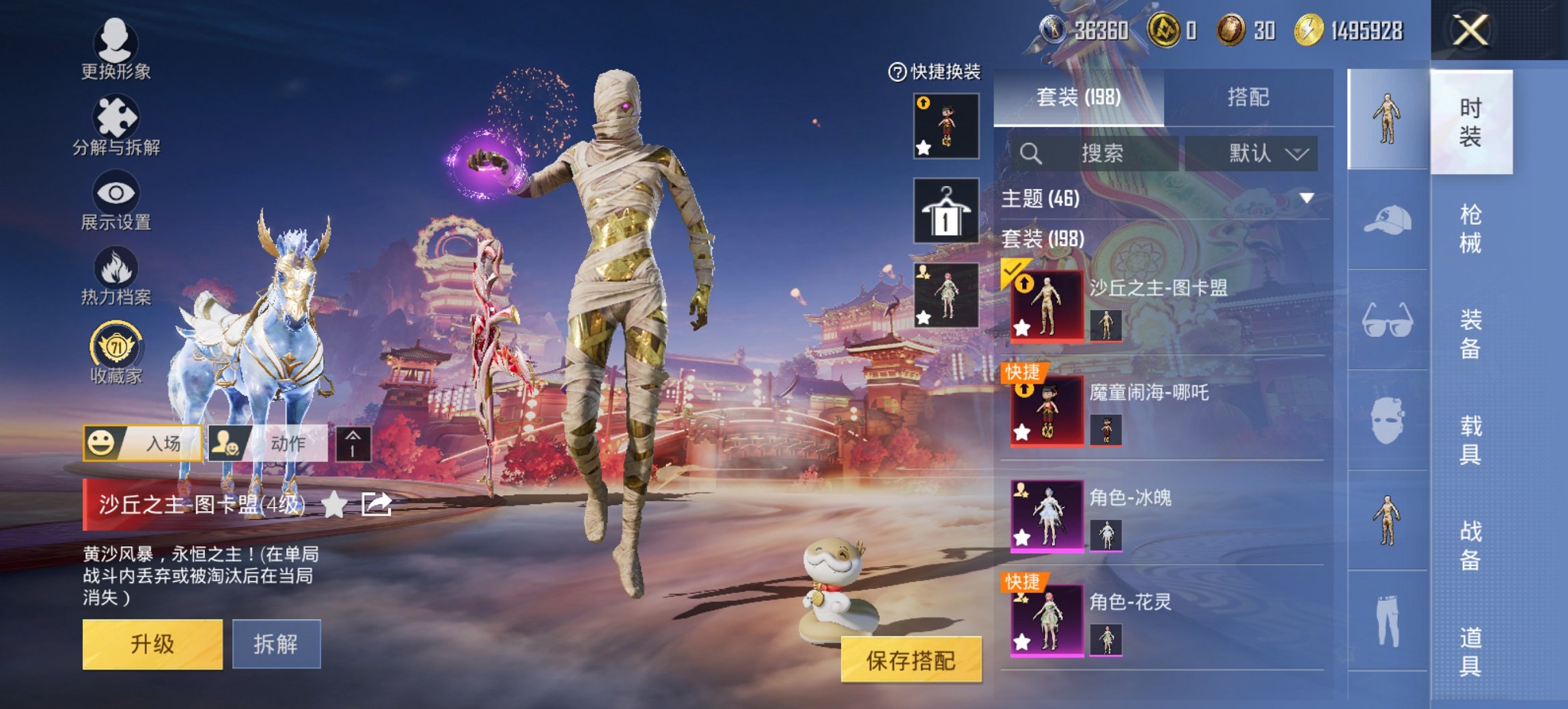
Task: Click the 搜索 search field
Action: coord(1093,154)
